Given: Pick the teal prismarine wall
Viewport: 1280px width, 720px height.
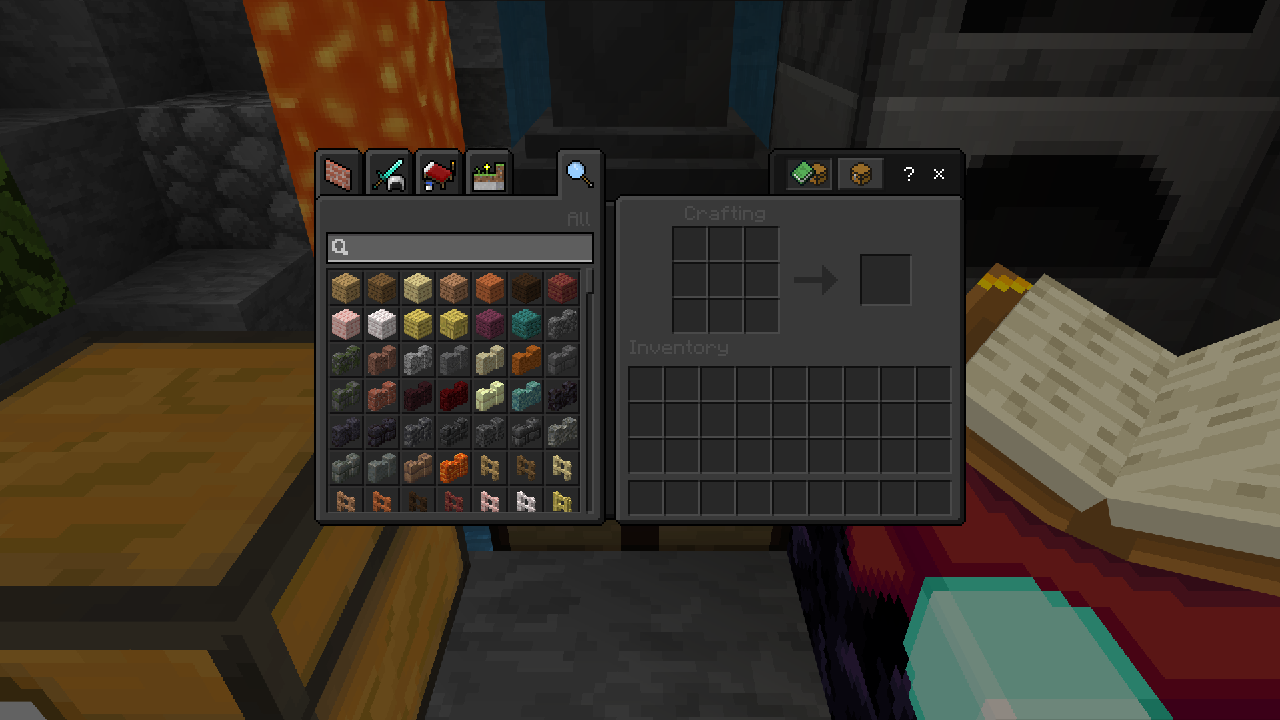Looking at the screenshot, I should coord(526,396).
